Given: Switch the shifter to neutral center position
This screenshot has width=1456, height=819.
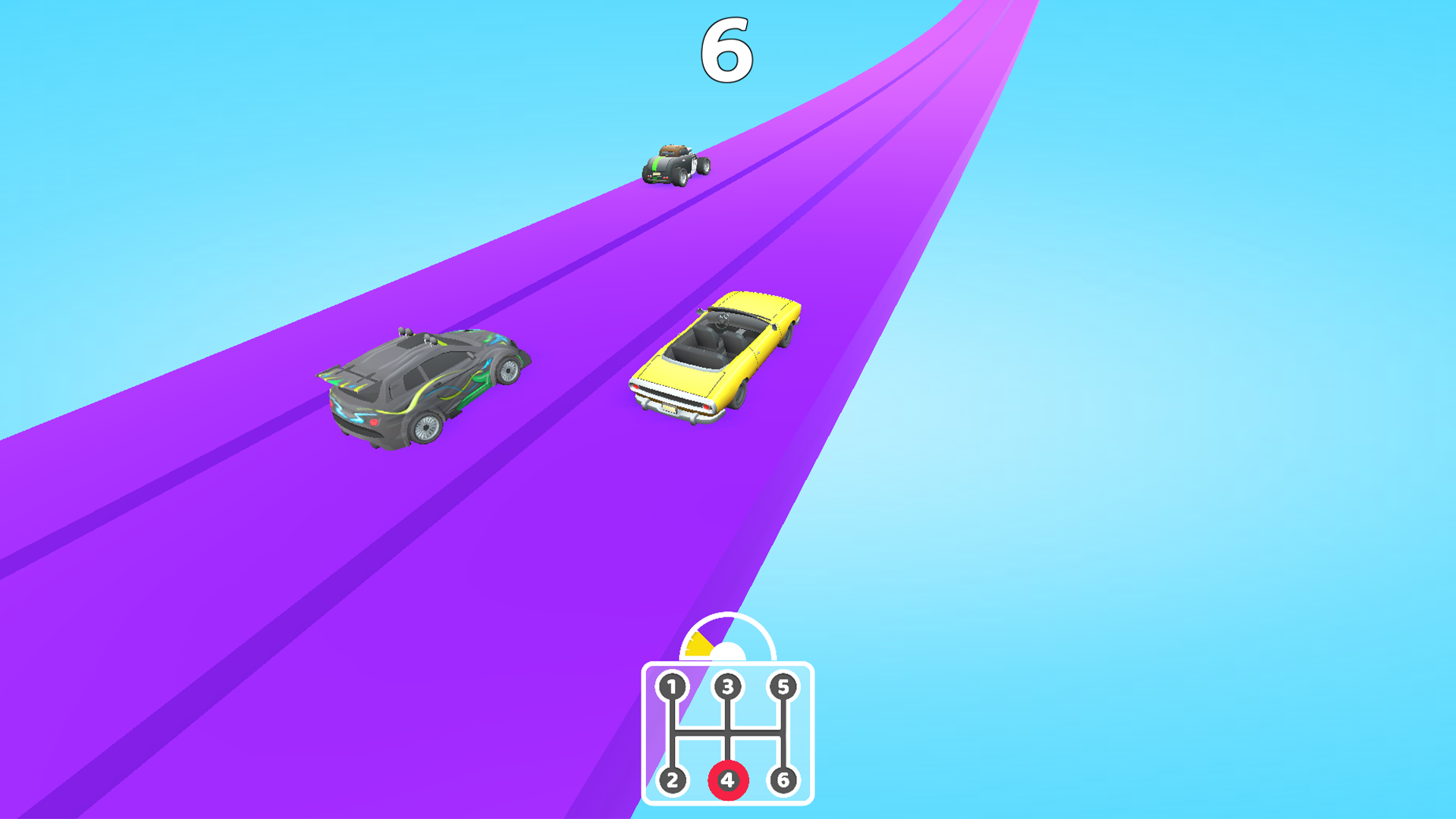Looking at the screenshot, I should (x=728, y=732).
